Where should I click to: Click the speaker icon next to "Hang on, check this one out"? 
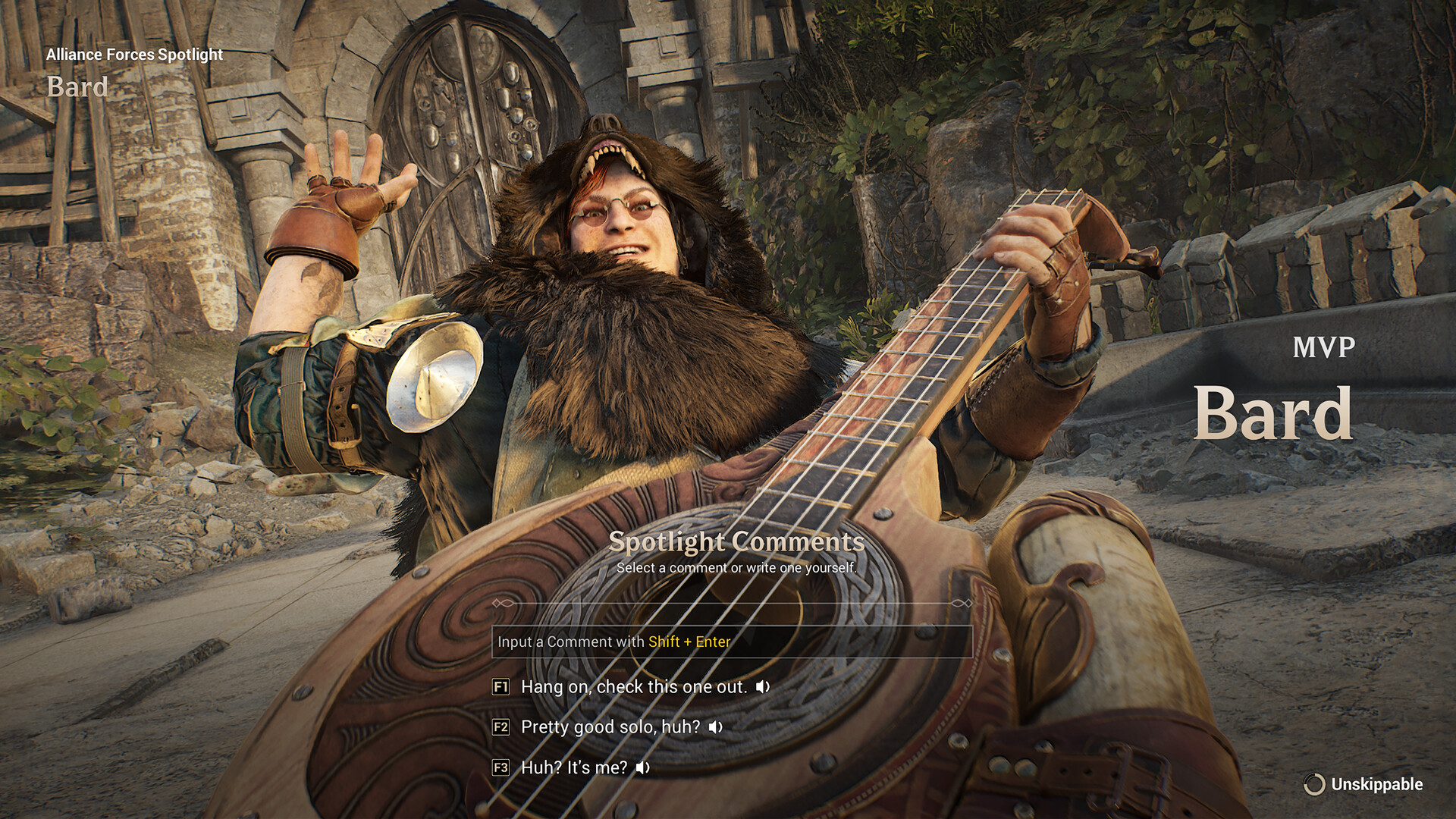click(763, 687)
